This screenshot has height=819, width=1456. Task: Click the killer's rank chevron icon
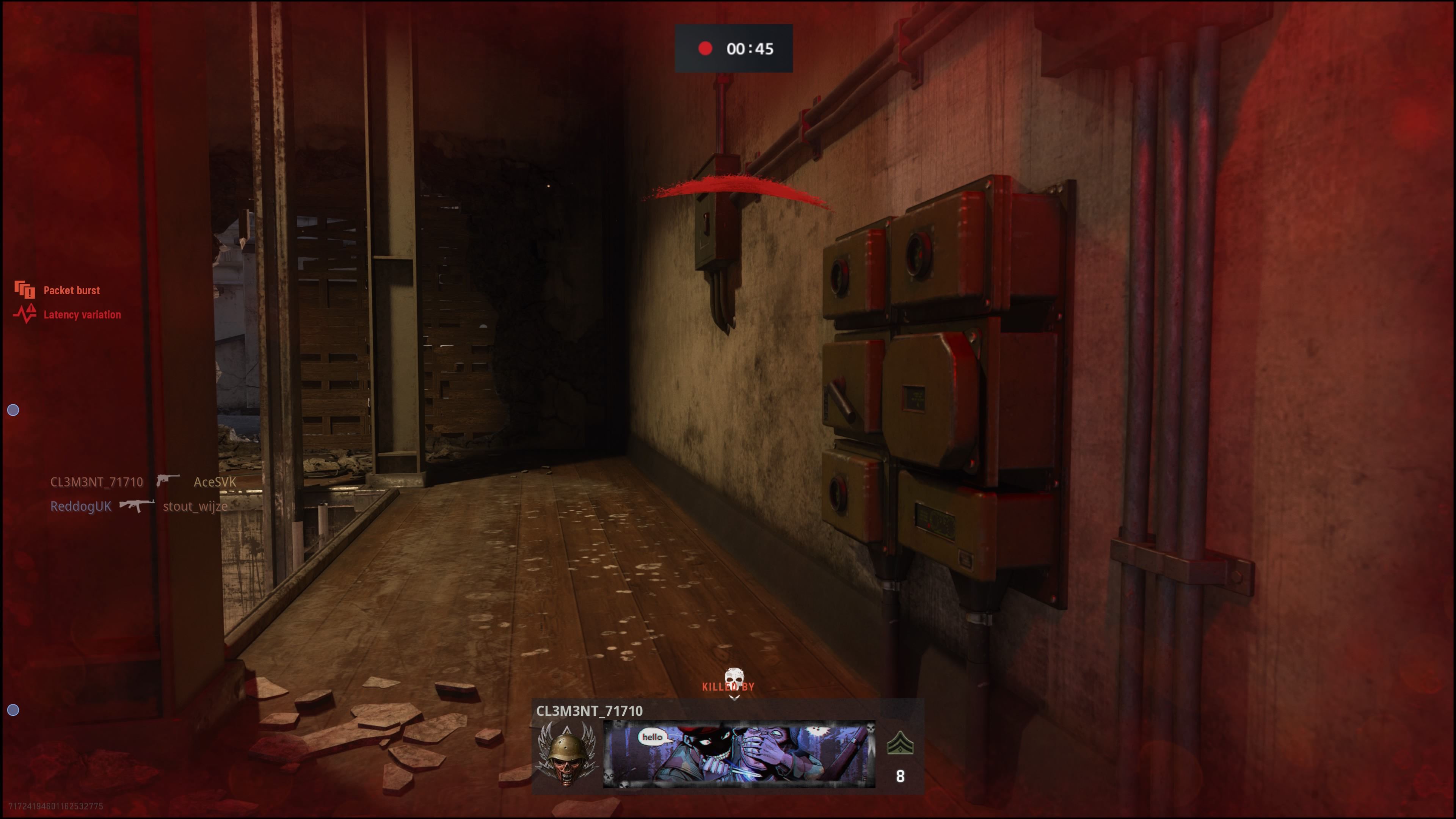(900, 743)
